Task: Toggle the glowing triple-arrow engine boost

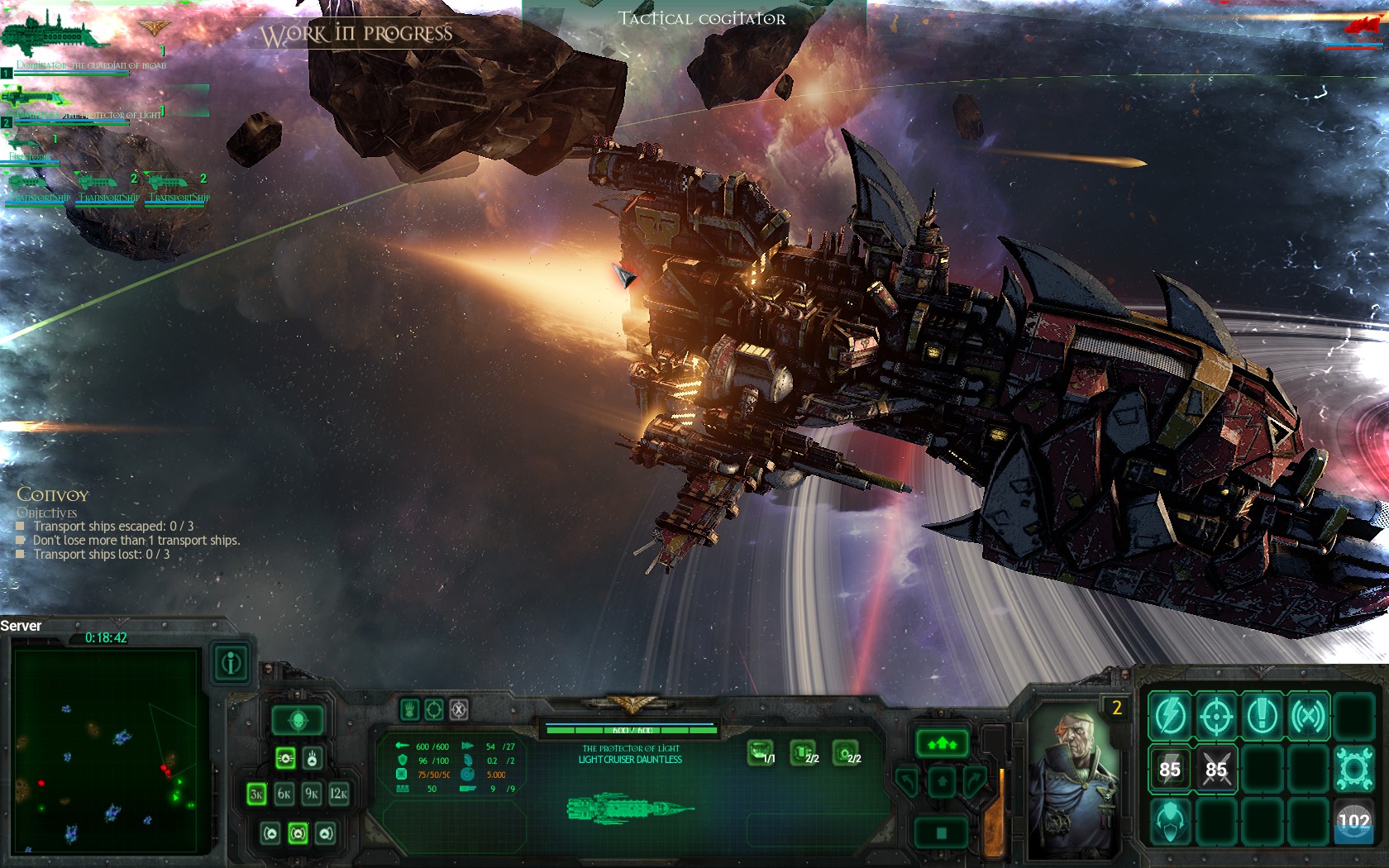Action: (943, 745)
